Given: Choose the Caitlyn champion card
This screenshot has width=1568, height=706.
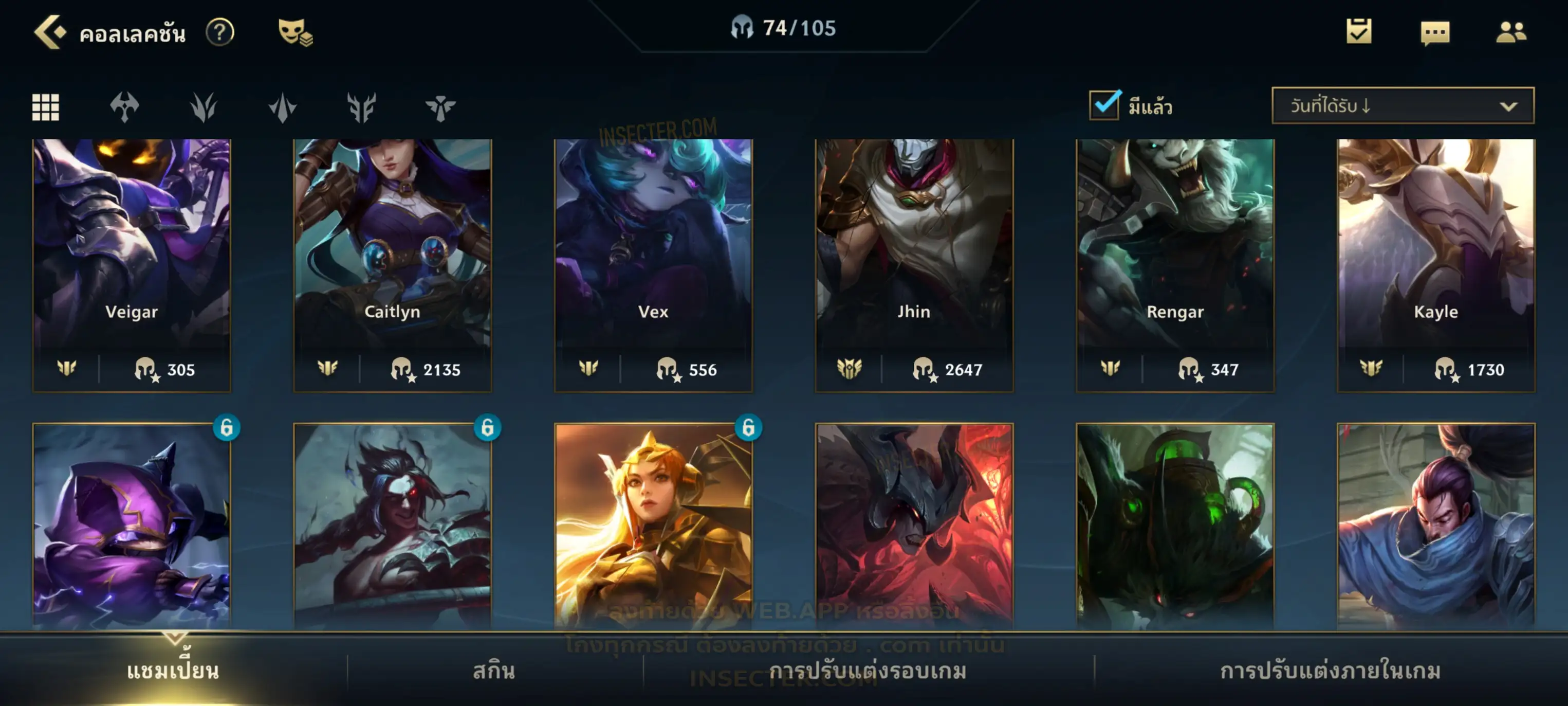Looking at the screenshot, I should coord(393,265).
